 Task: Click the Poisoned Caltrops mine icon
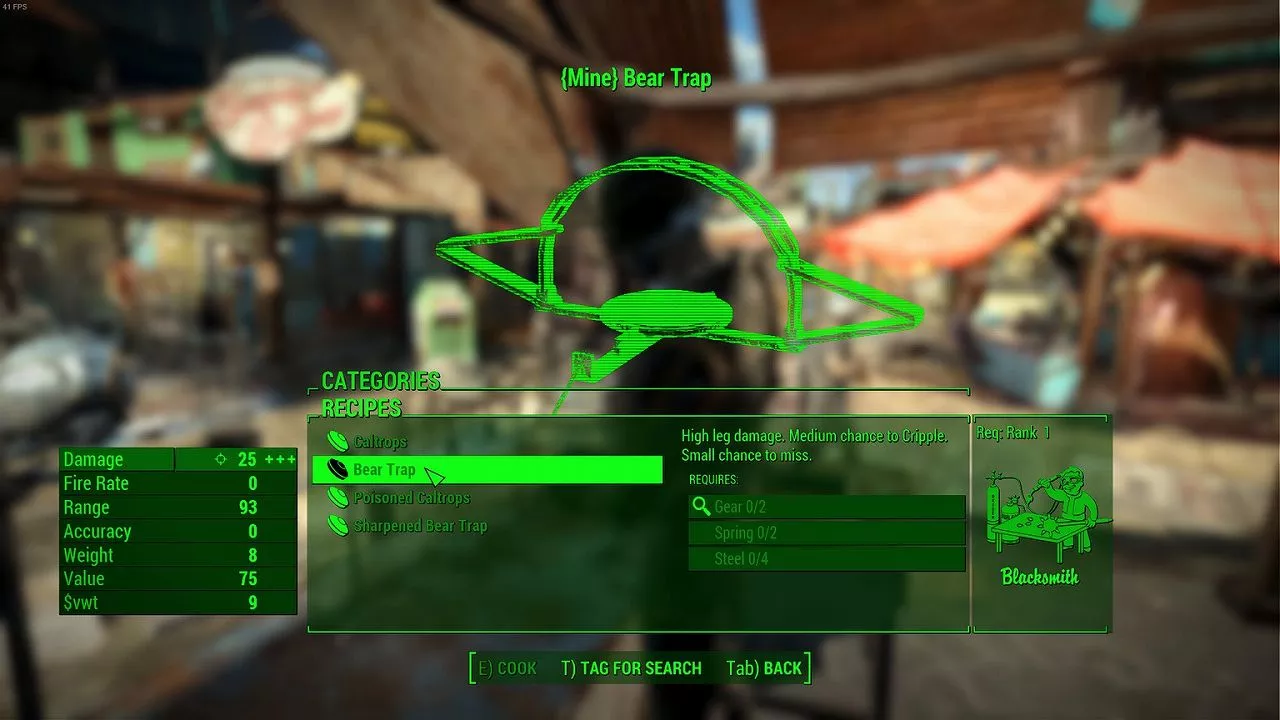point(336,497)
